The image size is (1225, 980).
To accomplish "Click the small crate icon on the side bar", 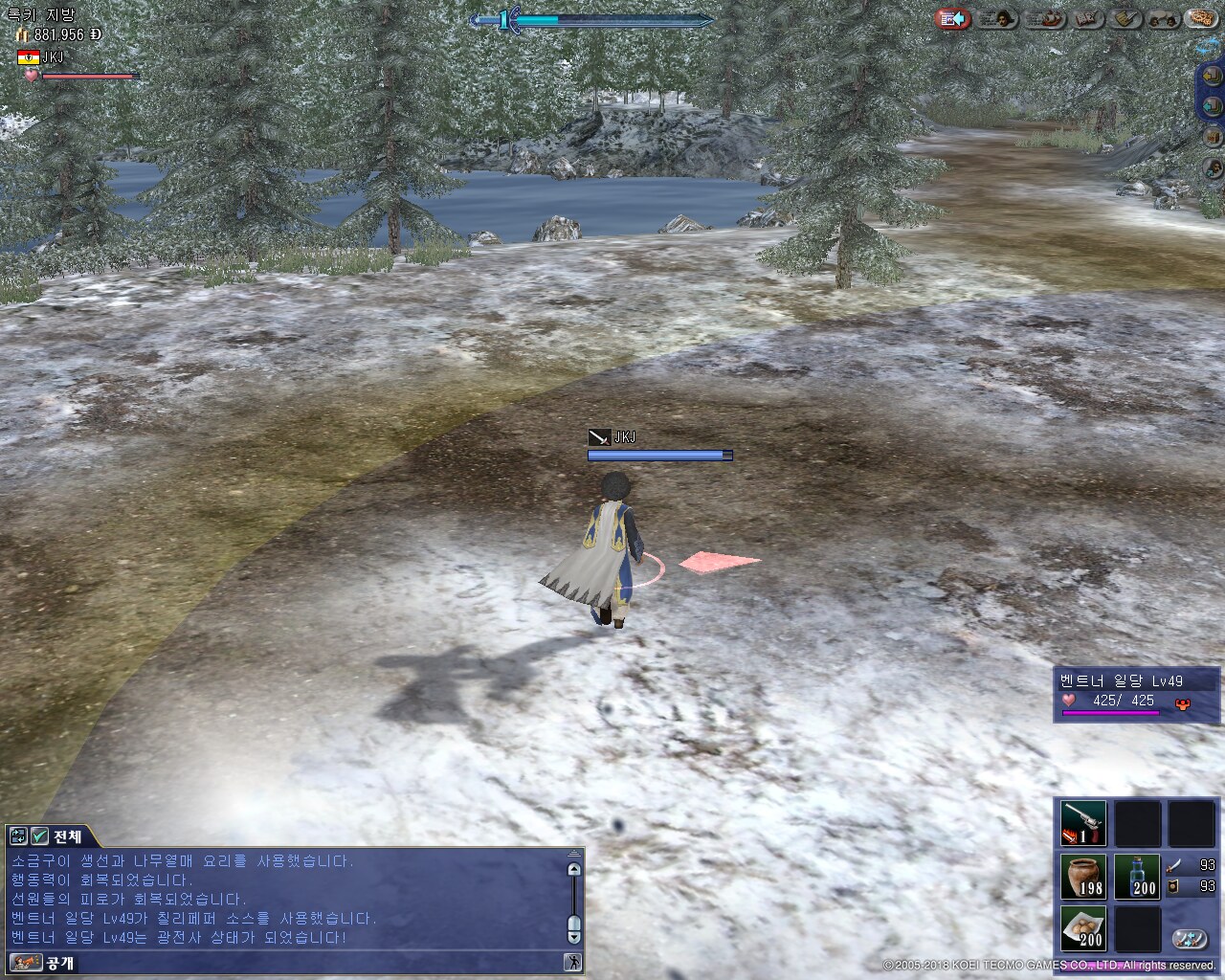I will click(1212, 138).
